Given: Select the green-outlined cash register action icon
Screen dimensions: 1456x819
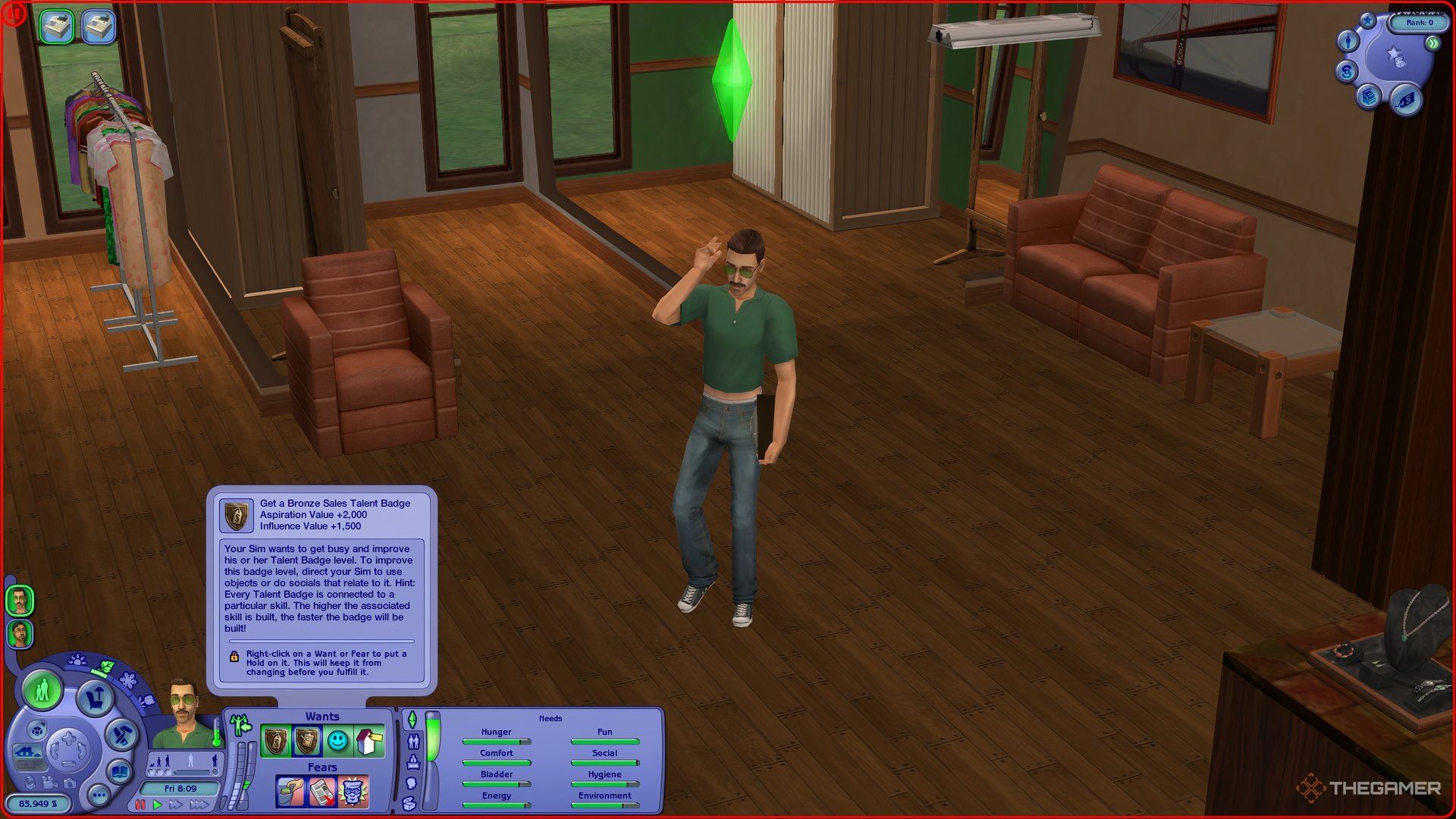Looking at the screenshot, I should 56,27.
